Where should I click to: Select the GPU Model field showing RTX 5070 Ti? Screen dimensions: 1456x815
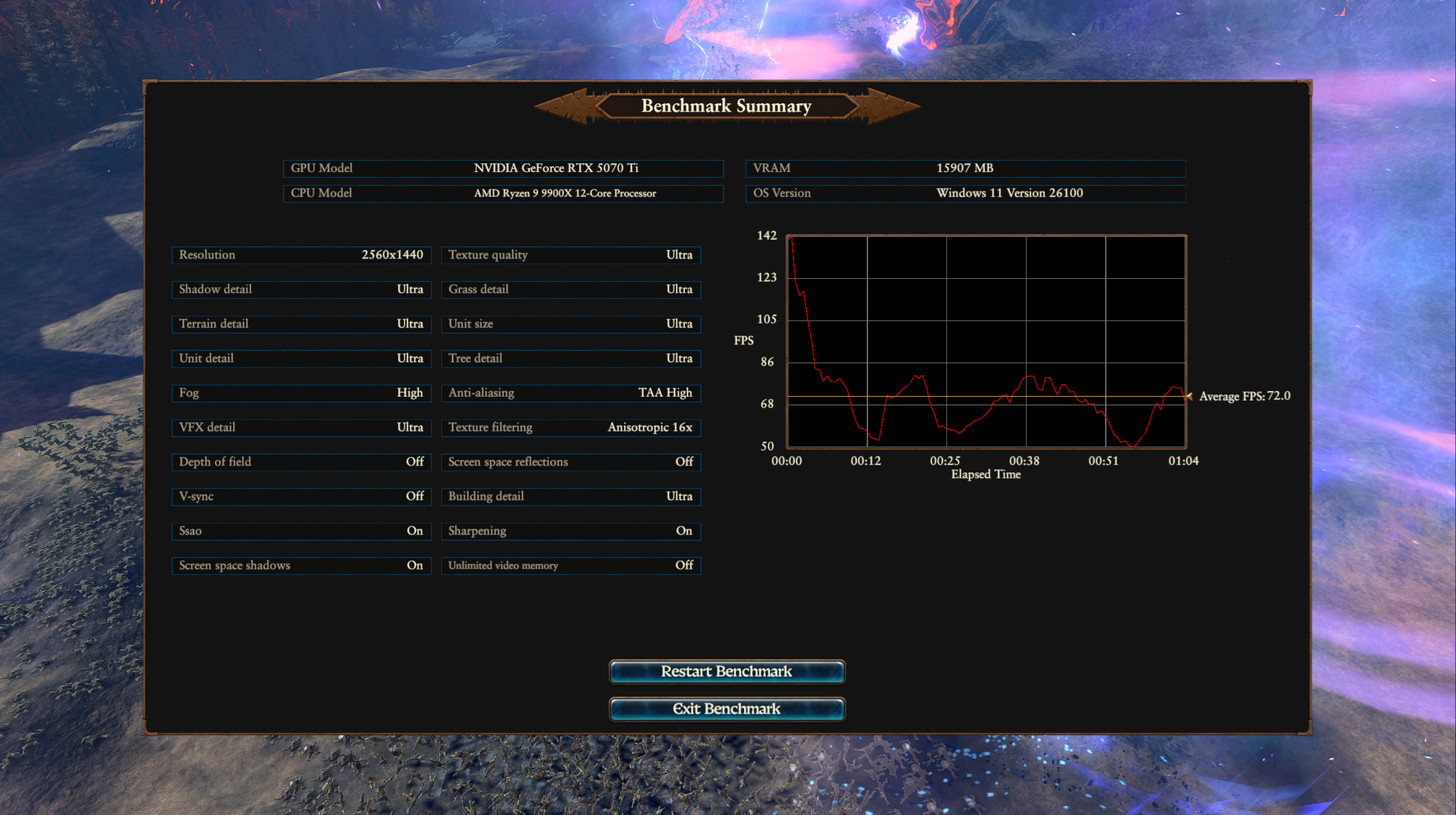(502, 168)
